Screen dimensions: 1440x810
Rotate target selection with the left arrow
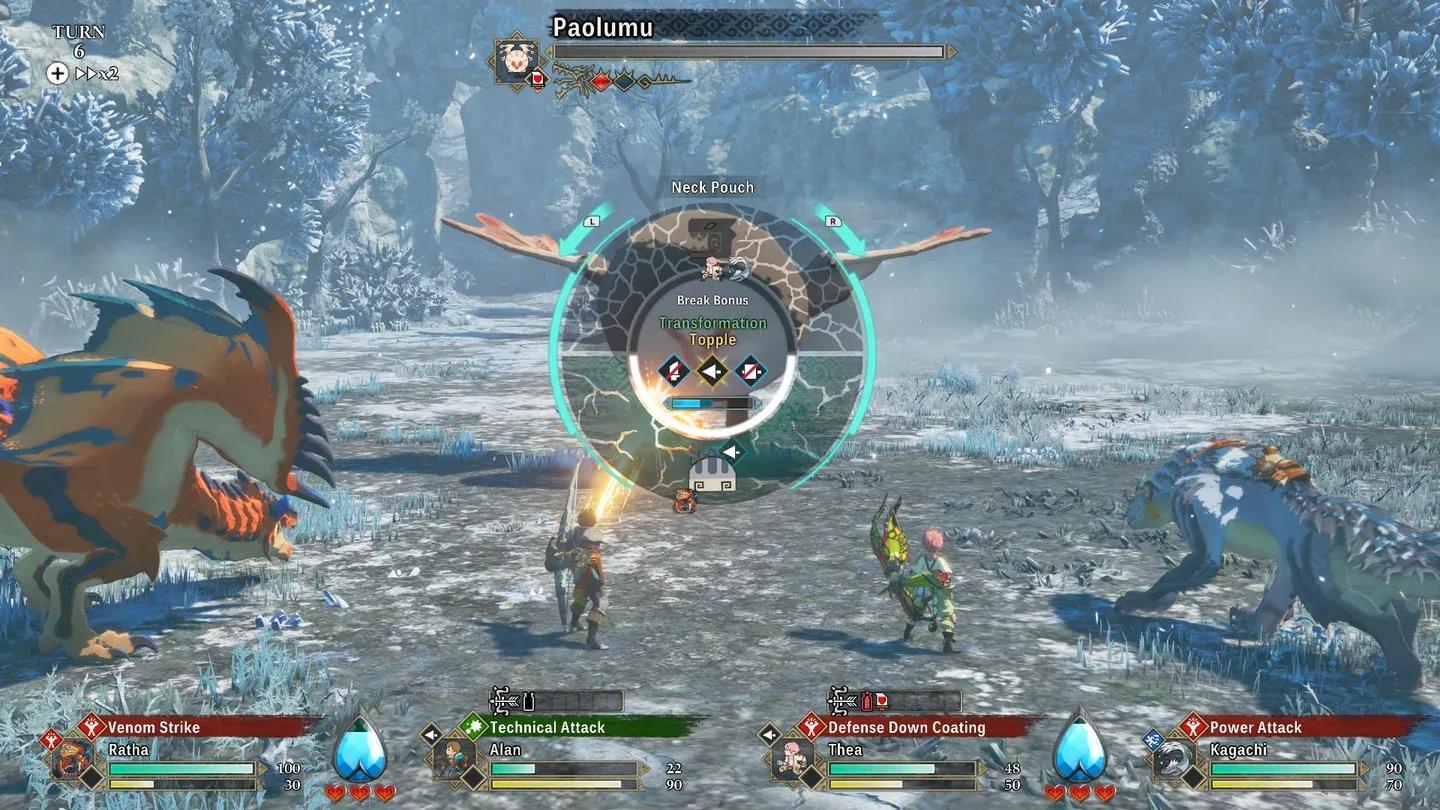click(590, 222)
